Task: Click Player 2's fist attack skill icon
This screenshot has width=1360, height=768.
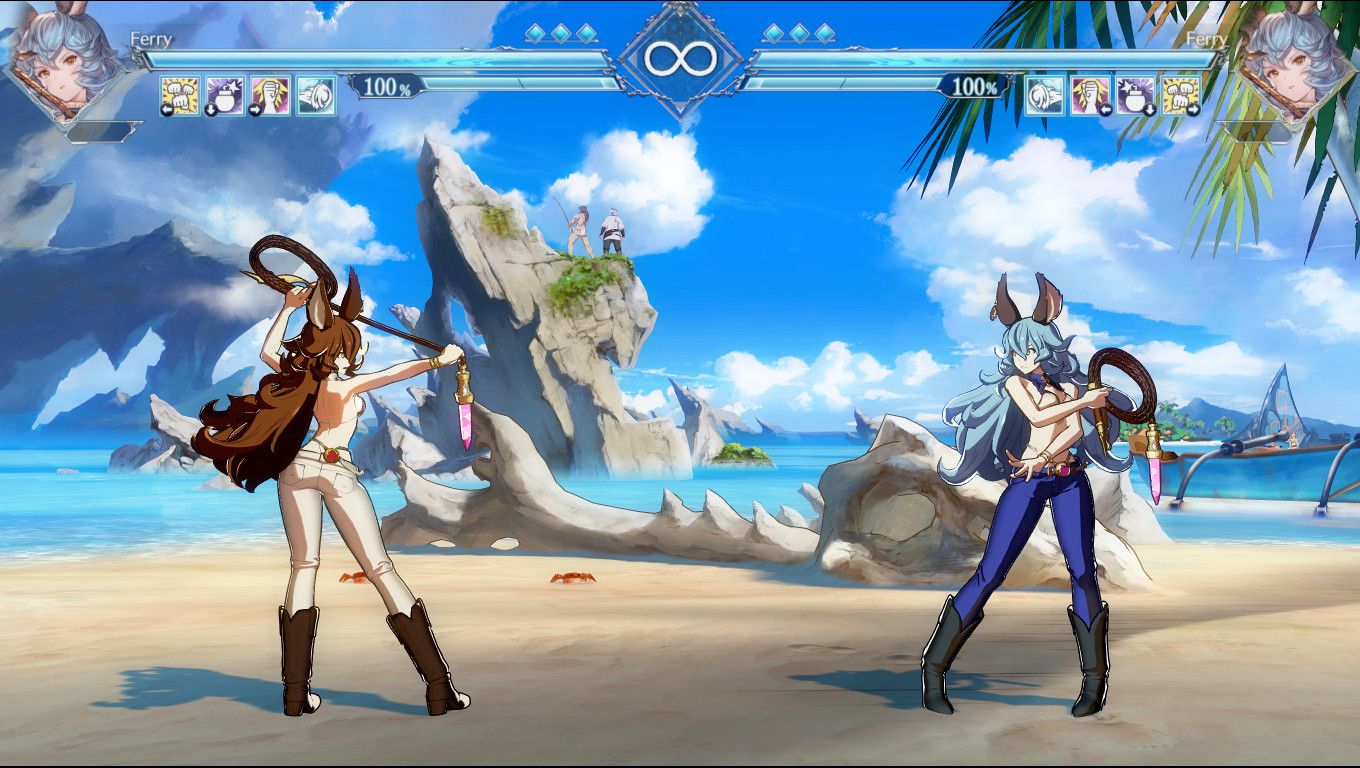Action: pos(1180,93)
